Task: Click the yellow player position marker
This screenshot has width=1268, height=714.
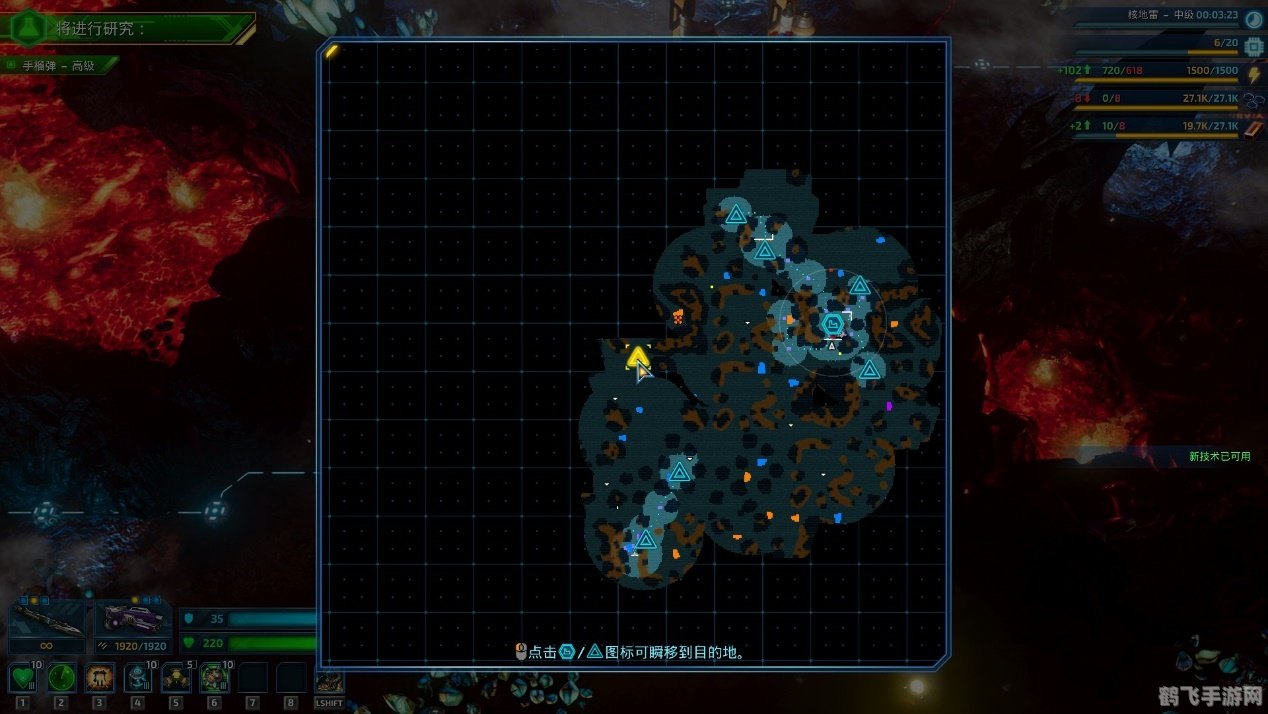Action: pos(637,356)
